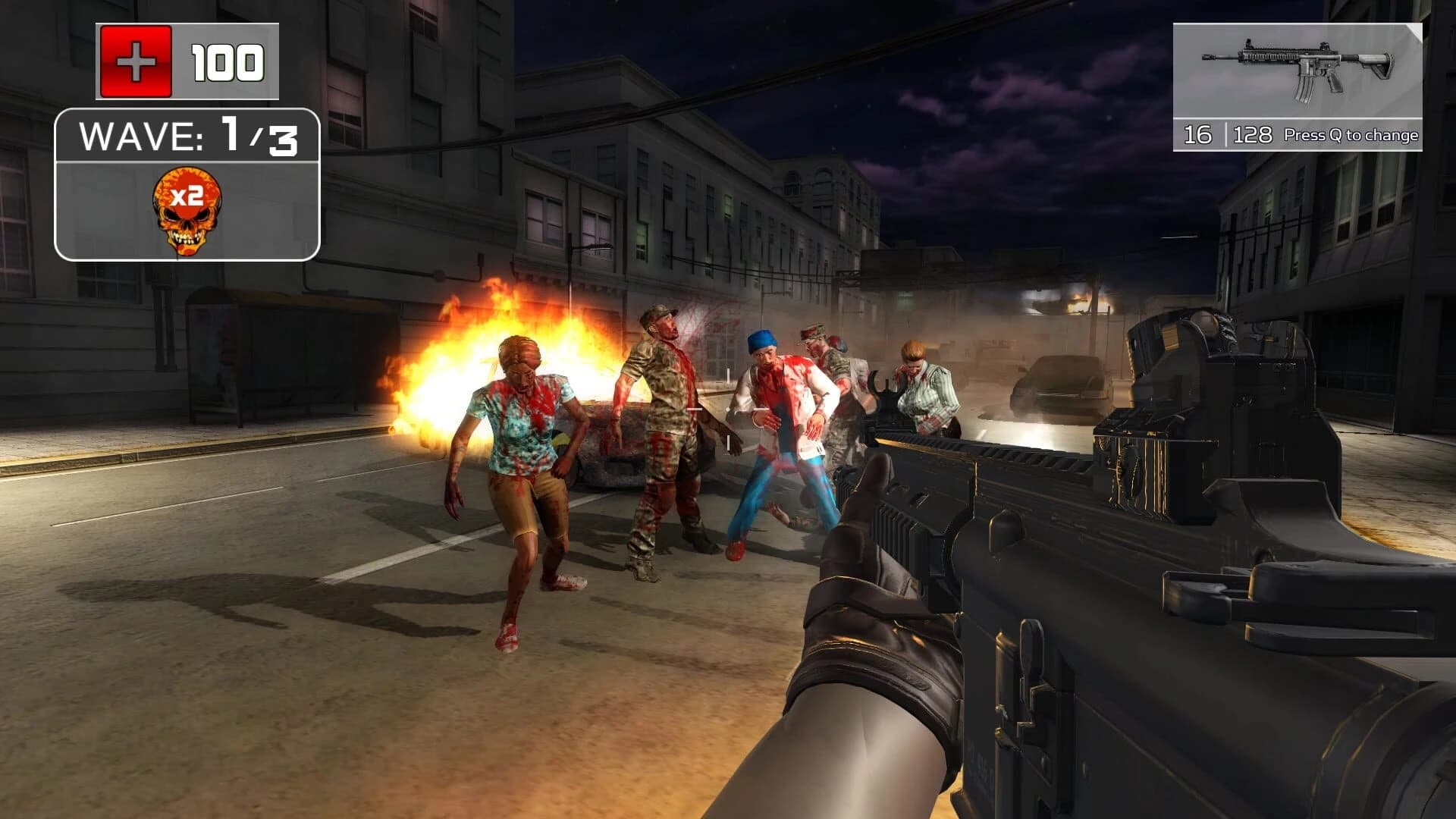The height and width of the screenshot is (819, 1456).
Task: Click the reserve ammo count showing 128
Action: [x=1252, y=135]
